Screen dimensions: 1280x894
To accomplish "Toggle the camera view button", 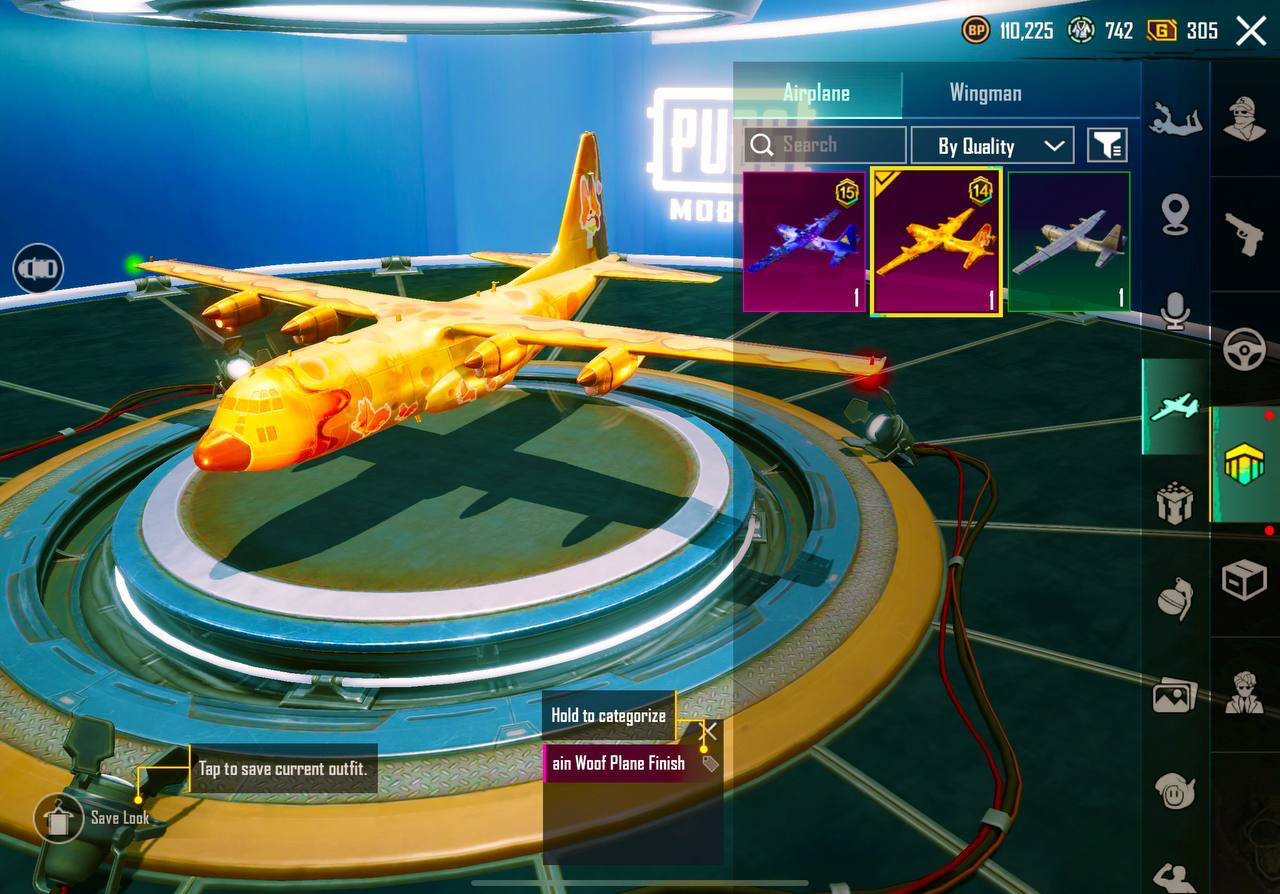I will pyautogui.click(x=38, y=269).
